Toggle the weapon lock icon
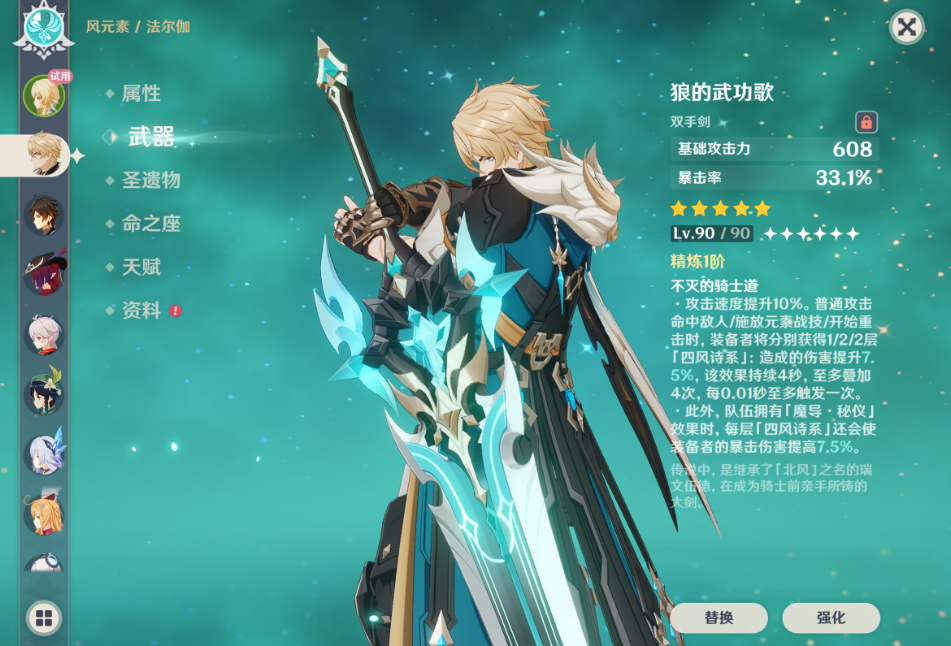Screen dimensions: 951x646 866,122
